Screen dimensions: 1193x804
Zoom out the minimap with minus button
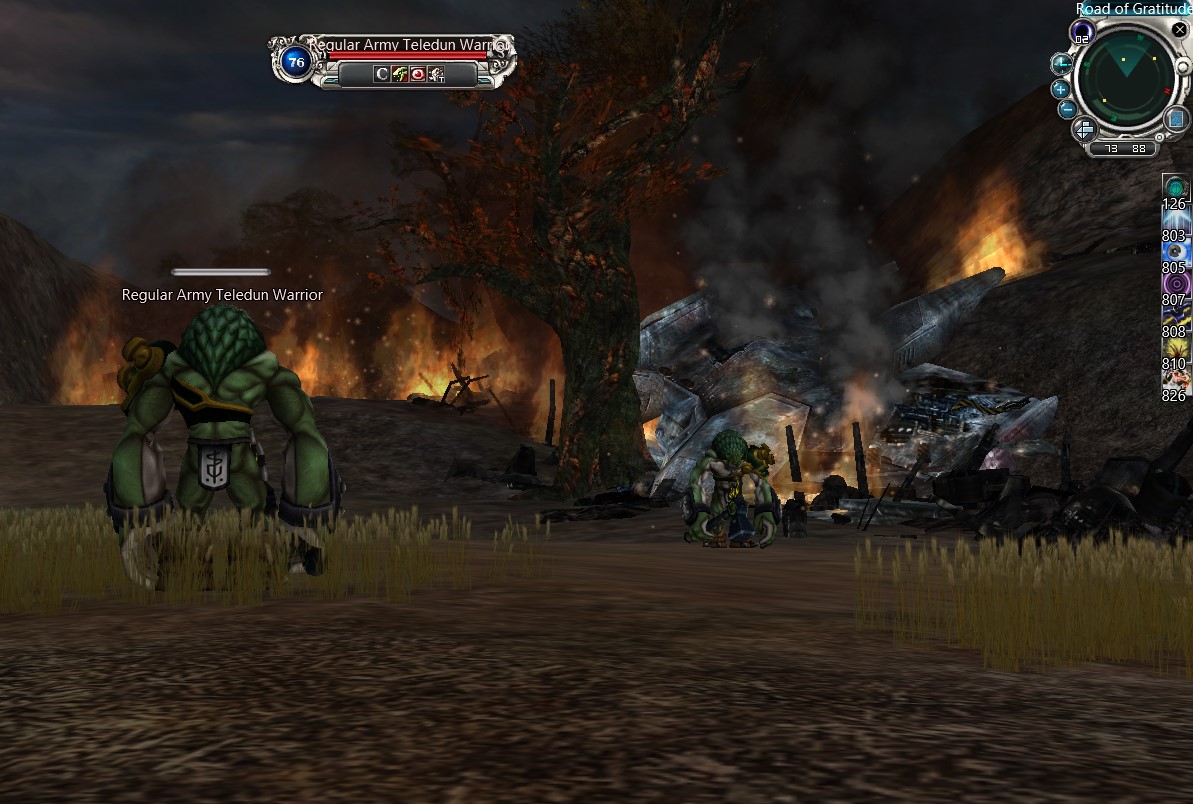click(x=1067, y=109)
